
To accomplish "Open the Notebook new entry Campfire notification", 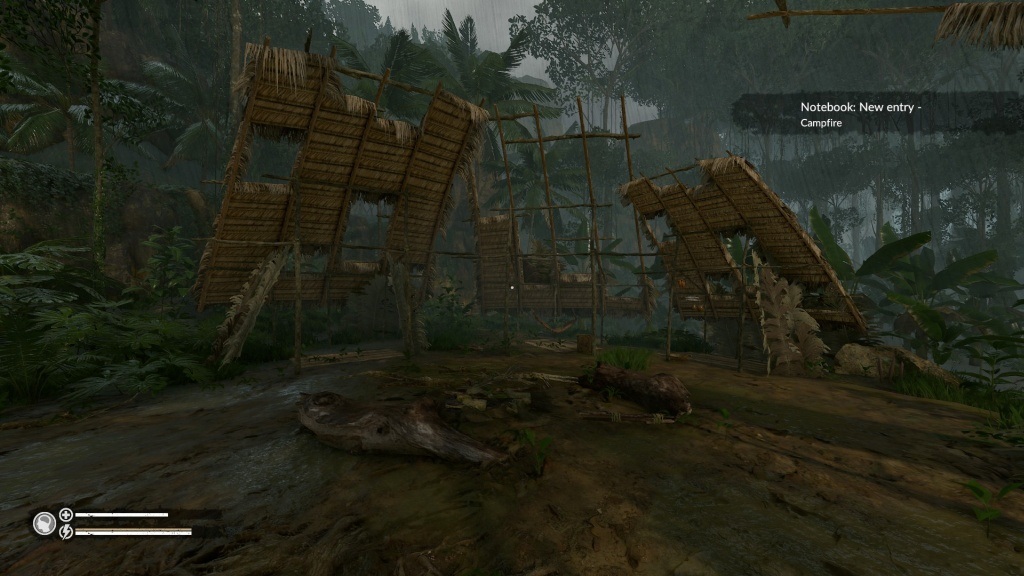I will pos(860,114).
